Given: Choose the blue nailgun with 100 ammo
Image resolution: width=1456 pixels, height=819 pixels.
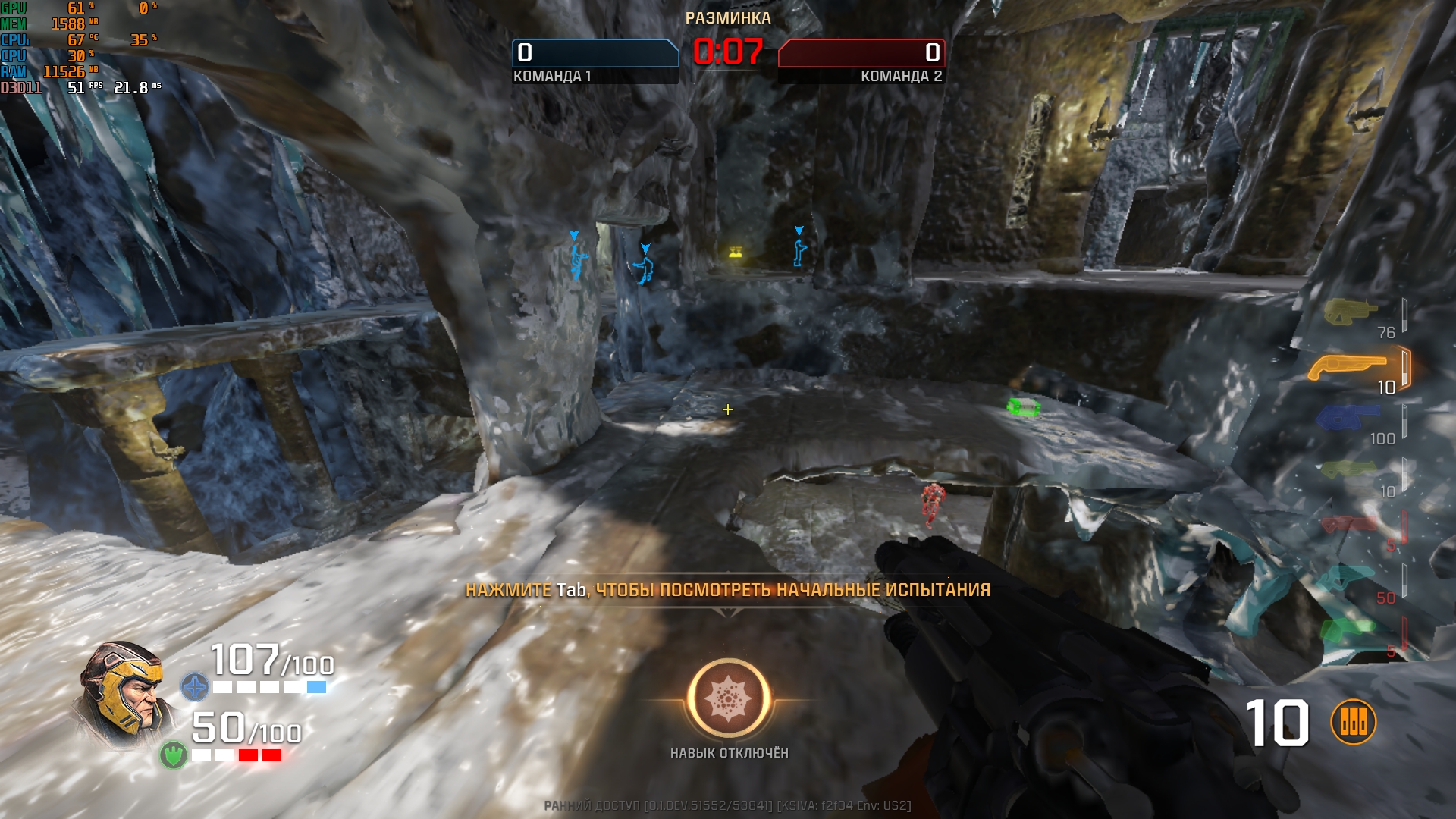Looking at the screenshot, I should point(1347,417).
